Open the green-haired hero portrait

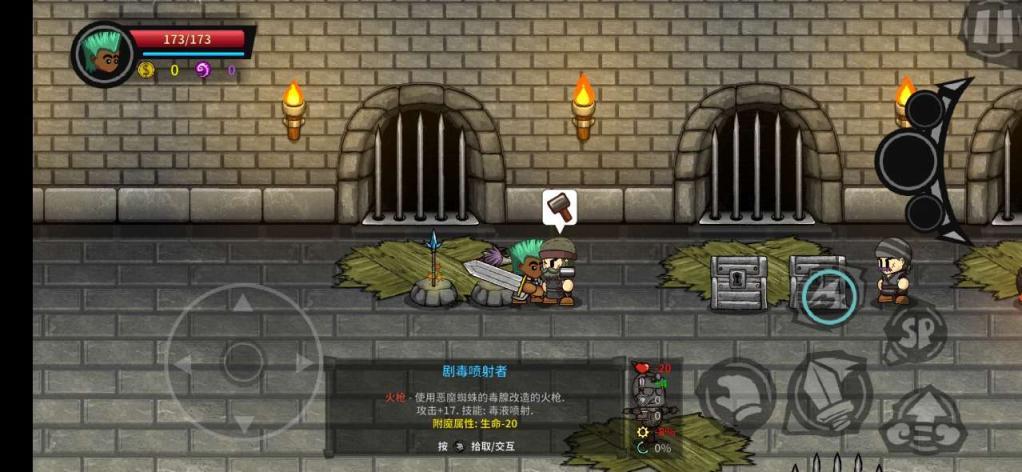tap(105, 54)
